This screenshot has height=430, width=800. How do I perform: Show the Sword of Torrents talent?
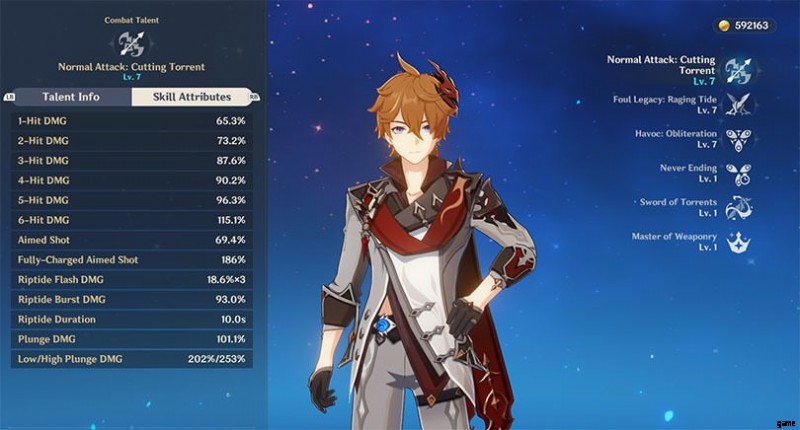739,208
